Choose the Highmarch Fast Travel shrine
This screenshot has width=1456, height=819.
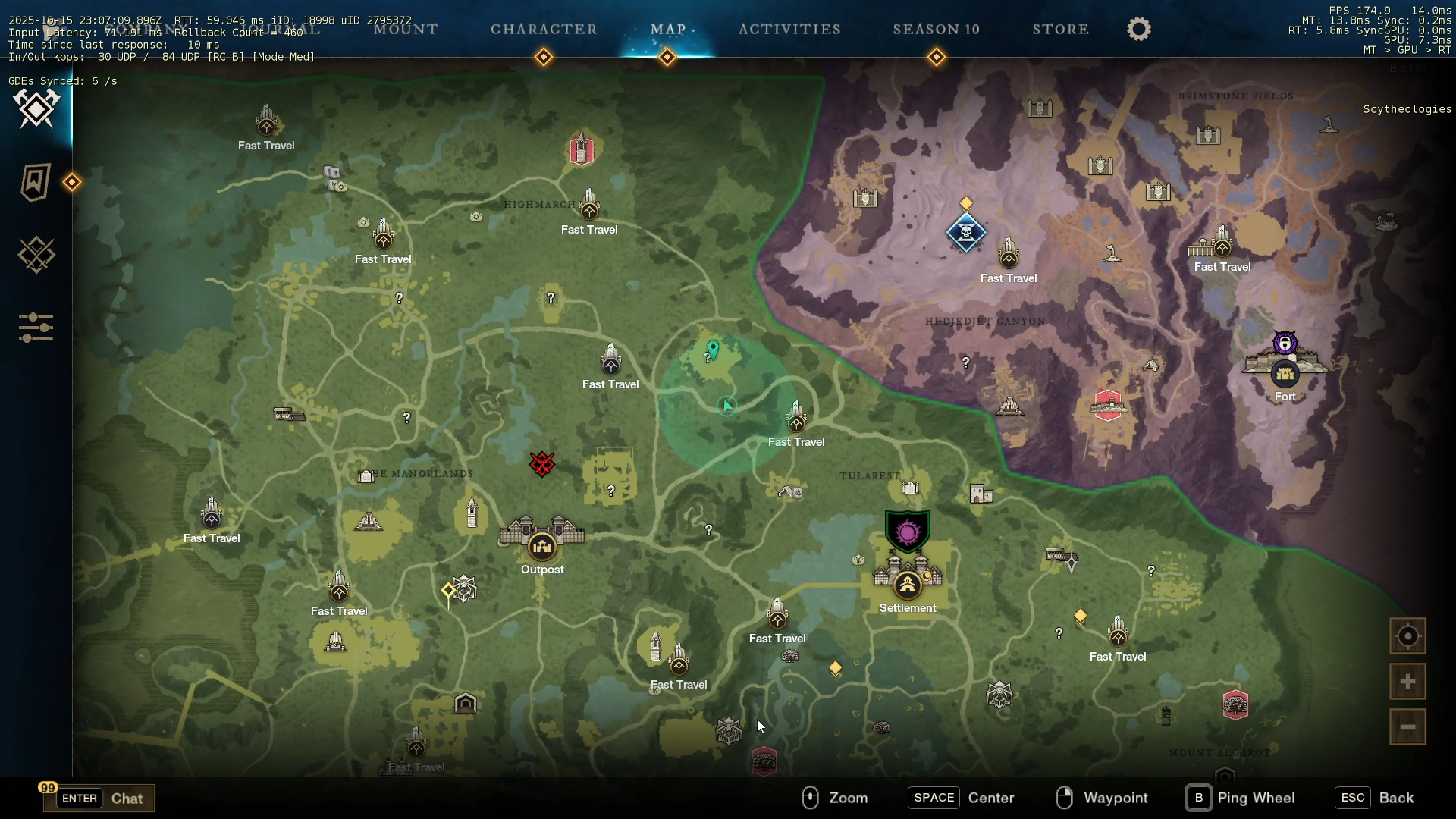589,206
